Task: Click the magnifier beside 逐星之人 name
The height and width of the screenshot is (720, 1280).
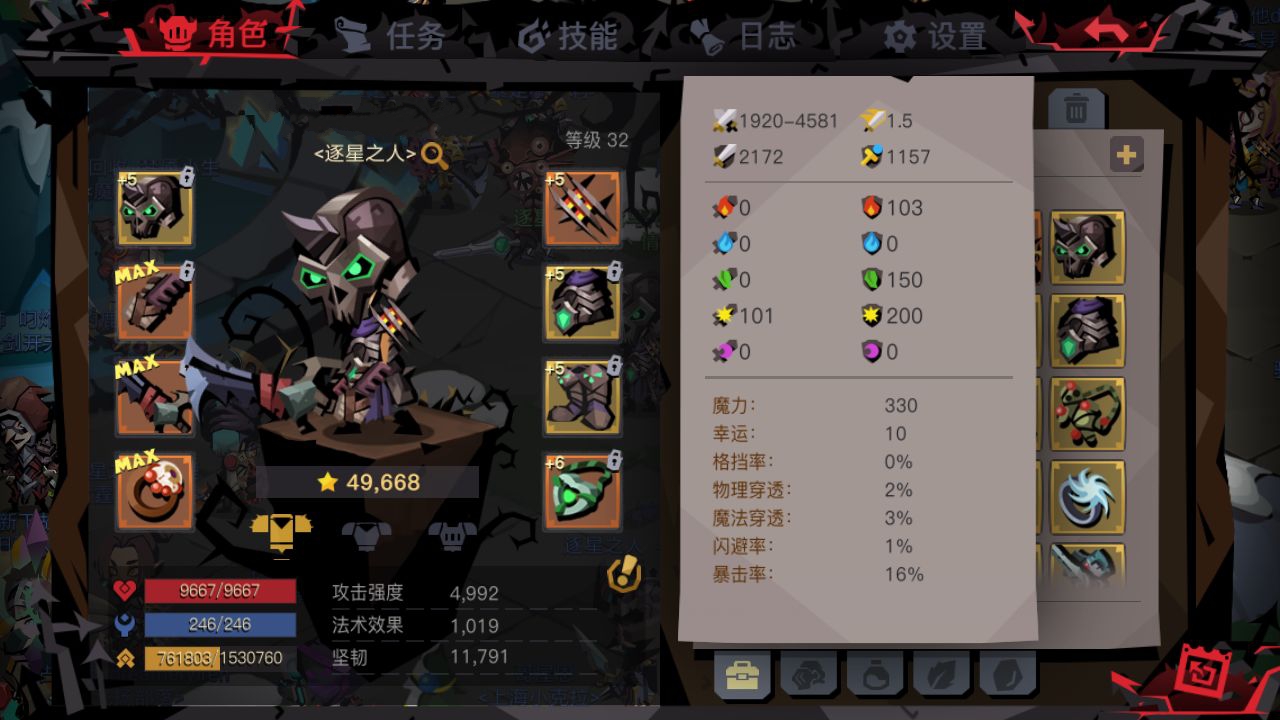Action: (x=435, y=155)
